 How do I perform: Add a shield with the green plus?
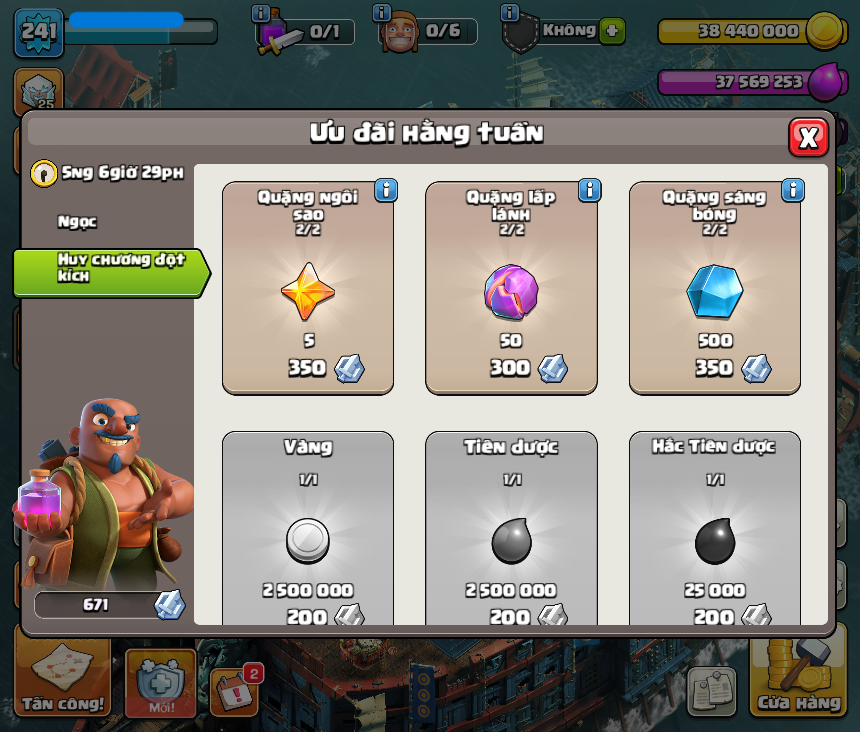[613, 31]
